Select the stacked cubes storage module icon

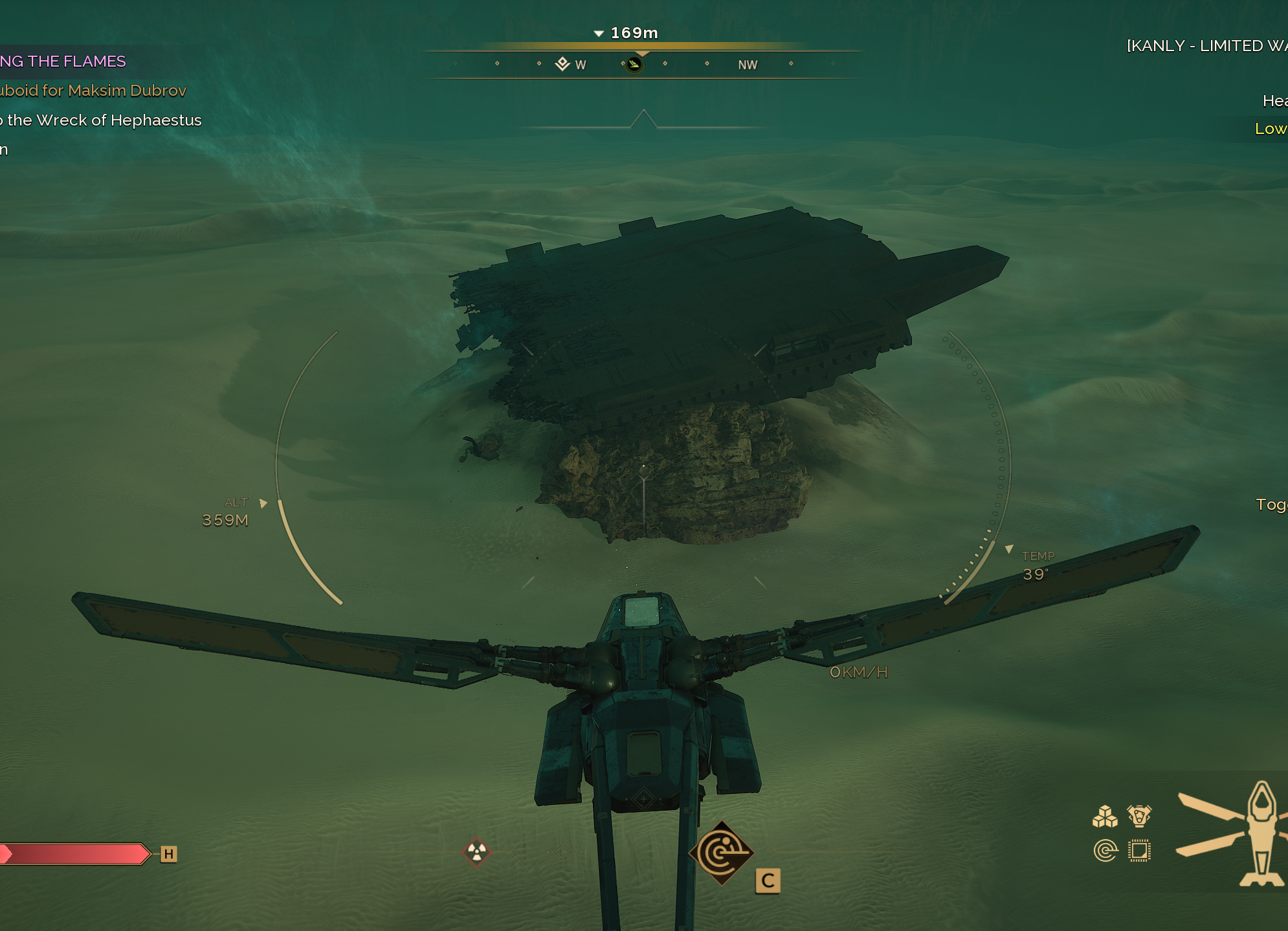click(1105, 816)
